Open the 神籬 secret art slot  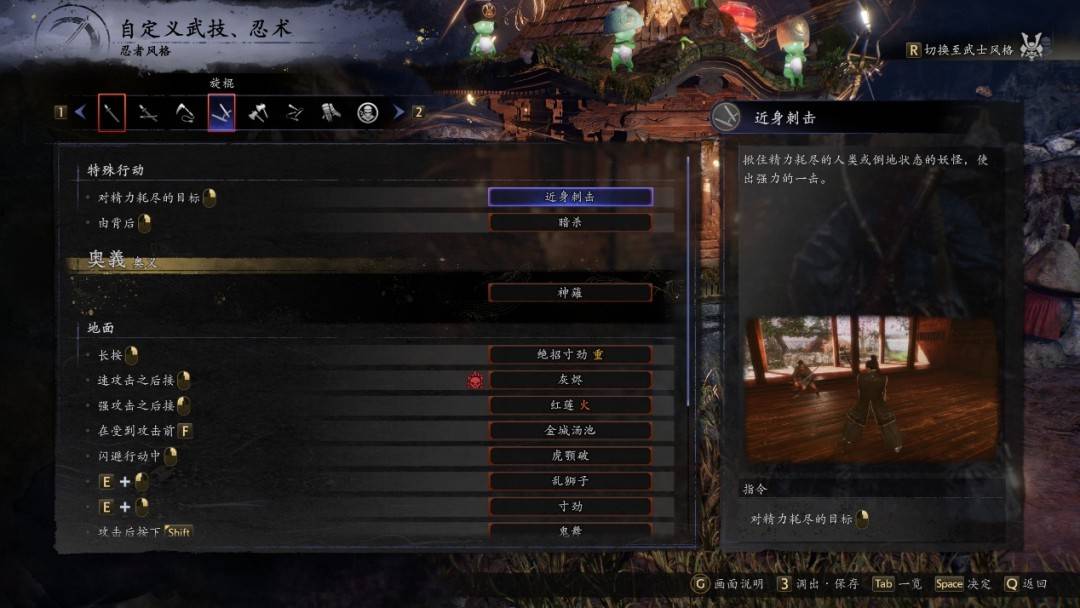coord(570,293)
